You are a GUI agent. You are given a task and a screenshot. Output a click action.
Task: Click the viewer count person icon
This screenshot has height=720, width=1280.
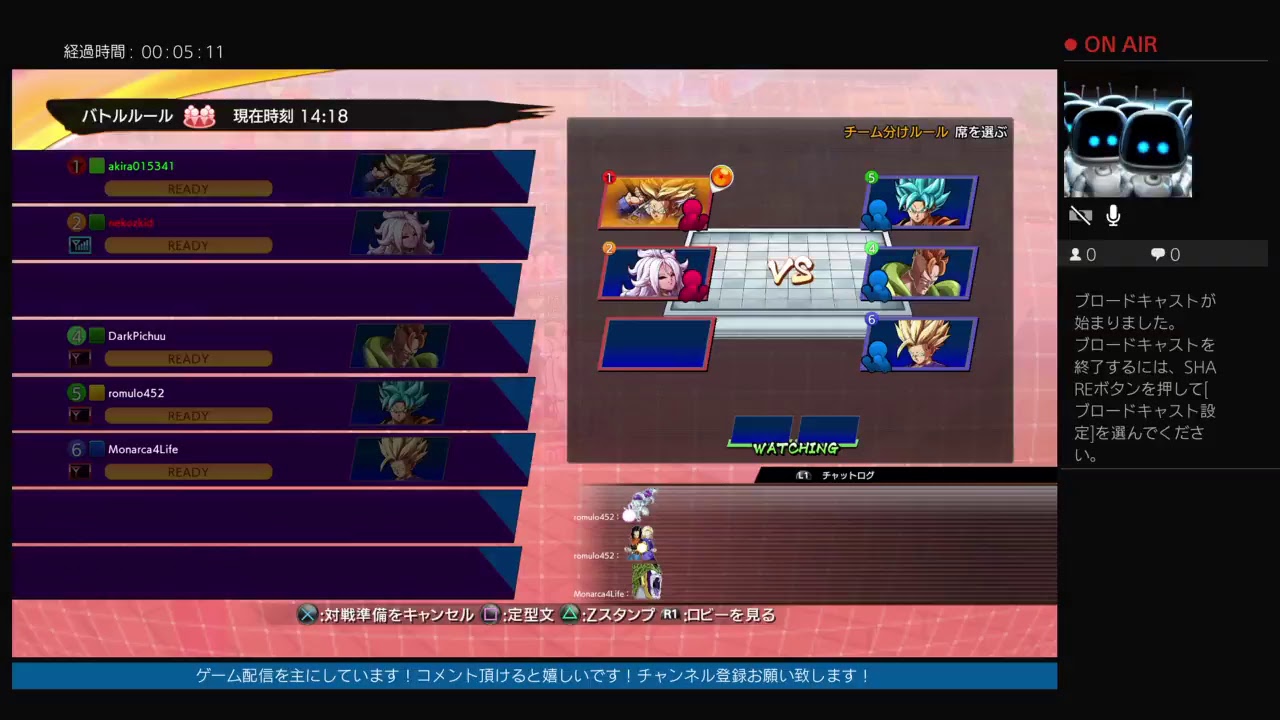[1077, 254]
